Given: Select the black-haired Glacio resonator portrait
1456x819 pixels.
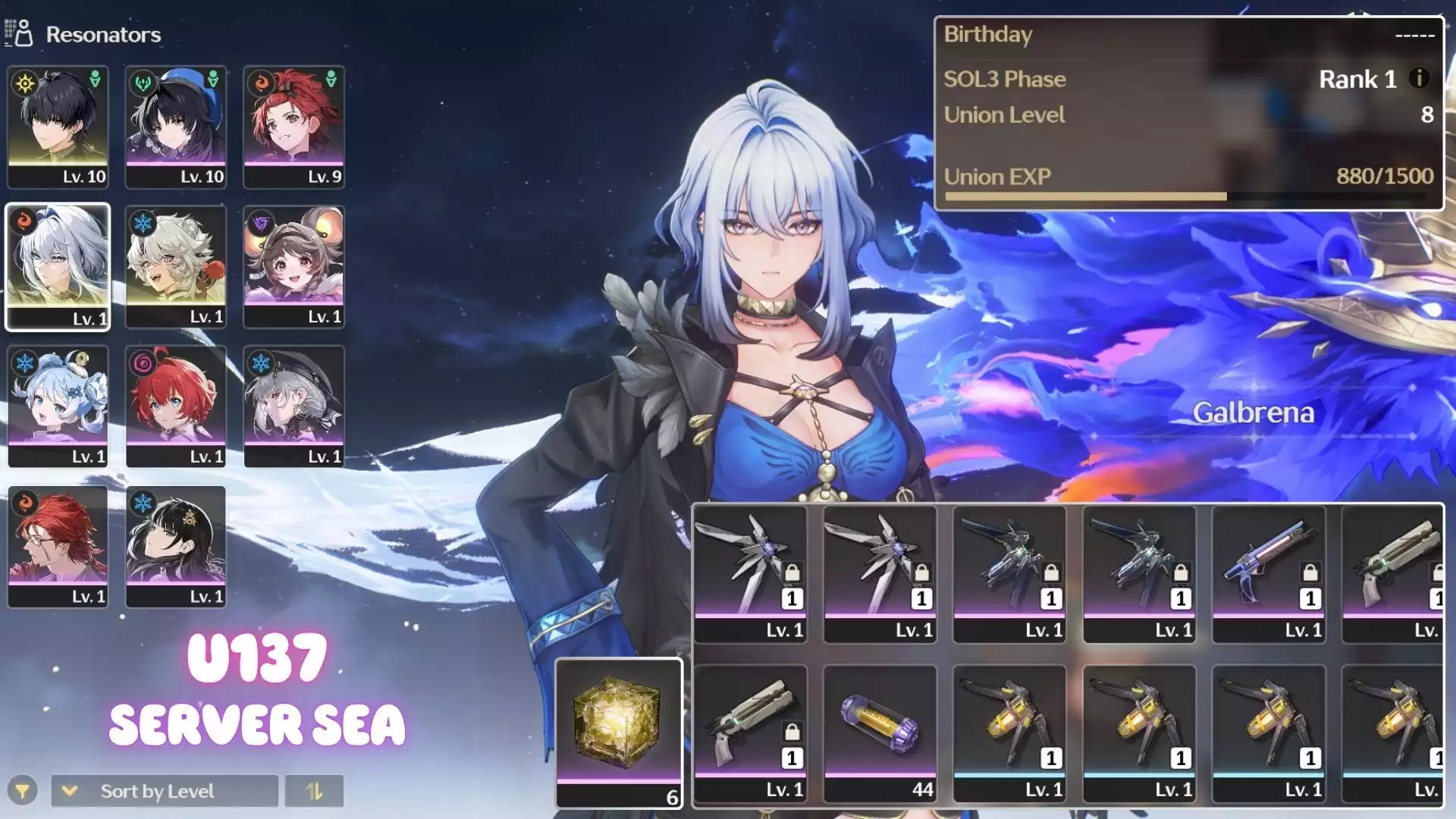Looking at the screenshot, I should pyautogui.click(x=176, y=547).
